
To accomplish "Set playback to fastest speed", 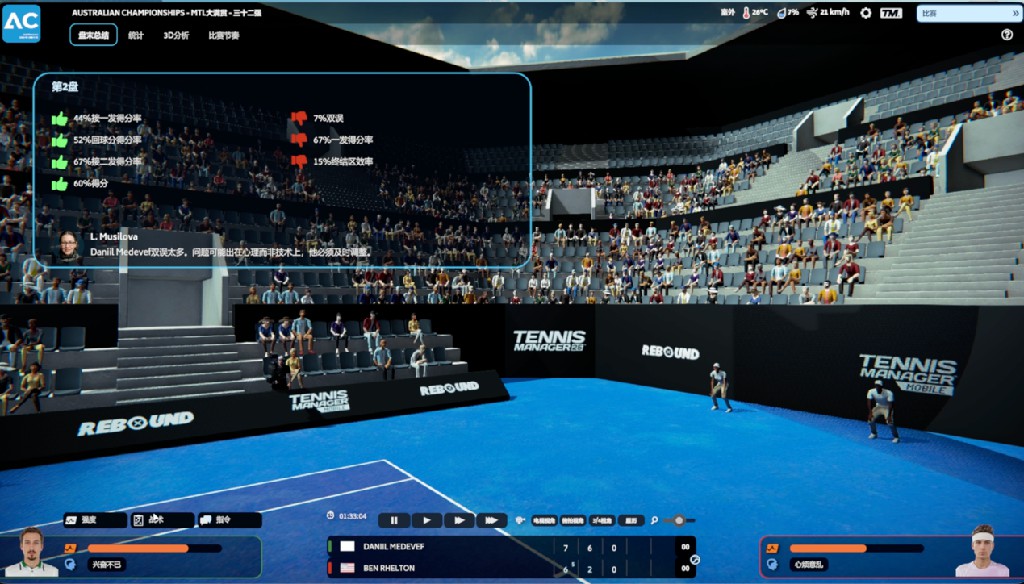I will click(x=491, y=520).
